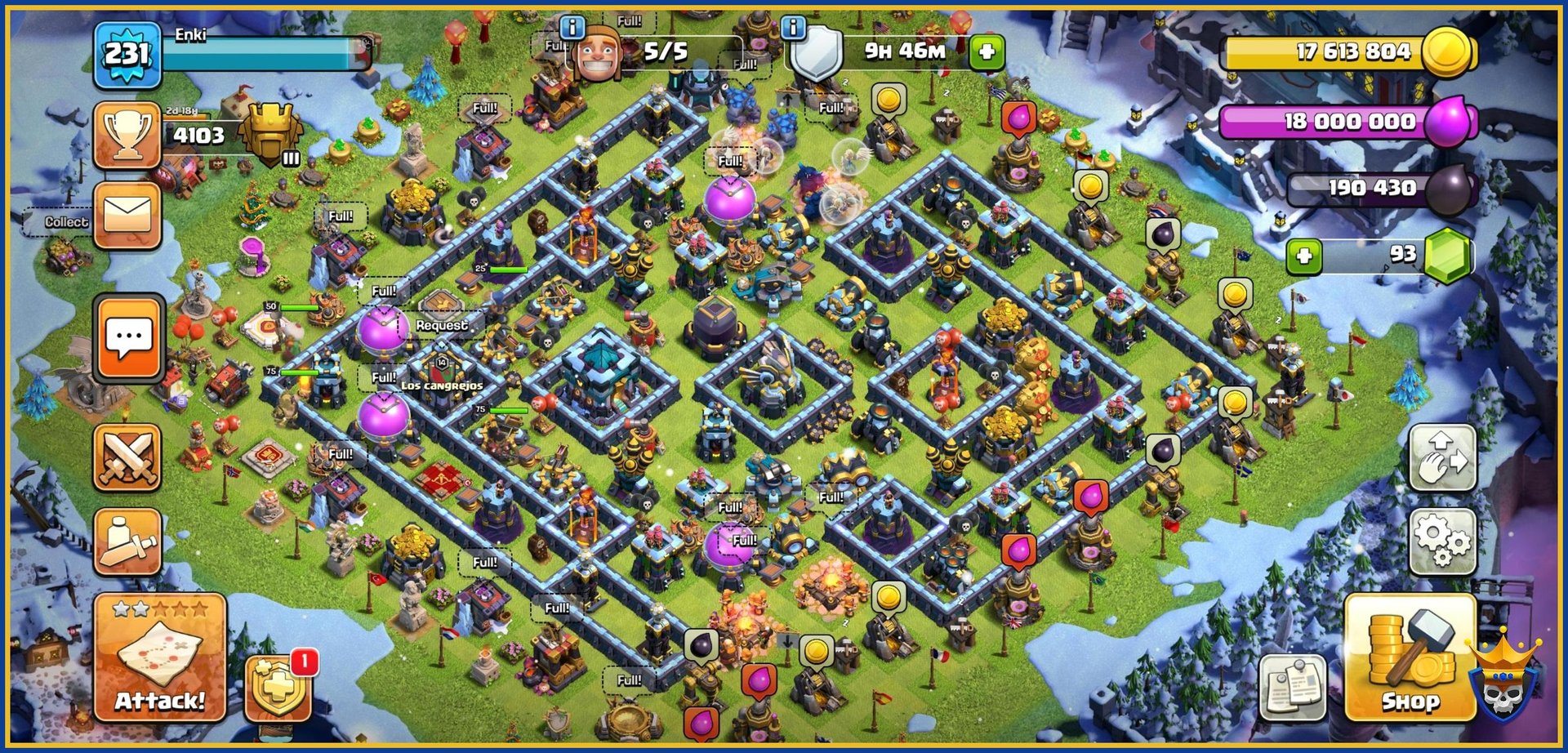Image resolution: width=1568 pixels, height=753 pixels.
Task: Open the mail inbox envelope
Action: click(127, 216)
